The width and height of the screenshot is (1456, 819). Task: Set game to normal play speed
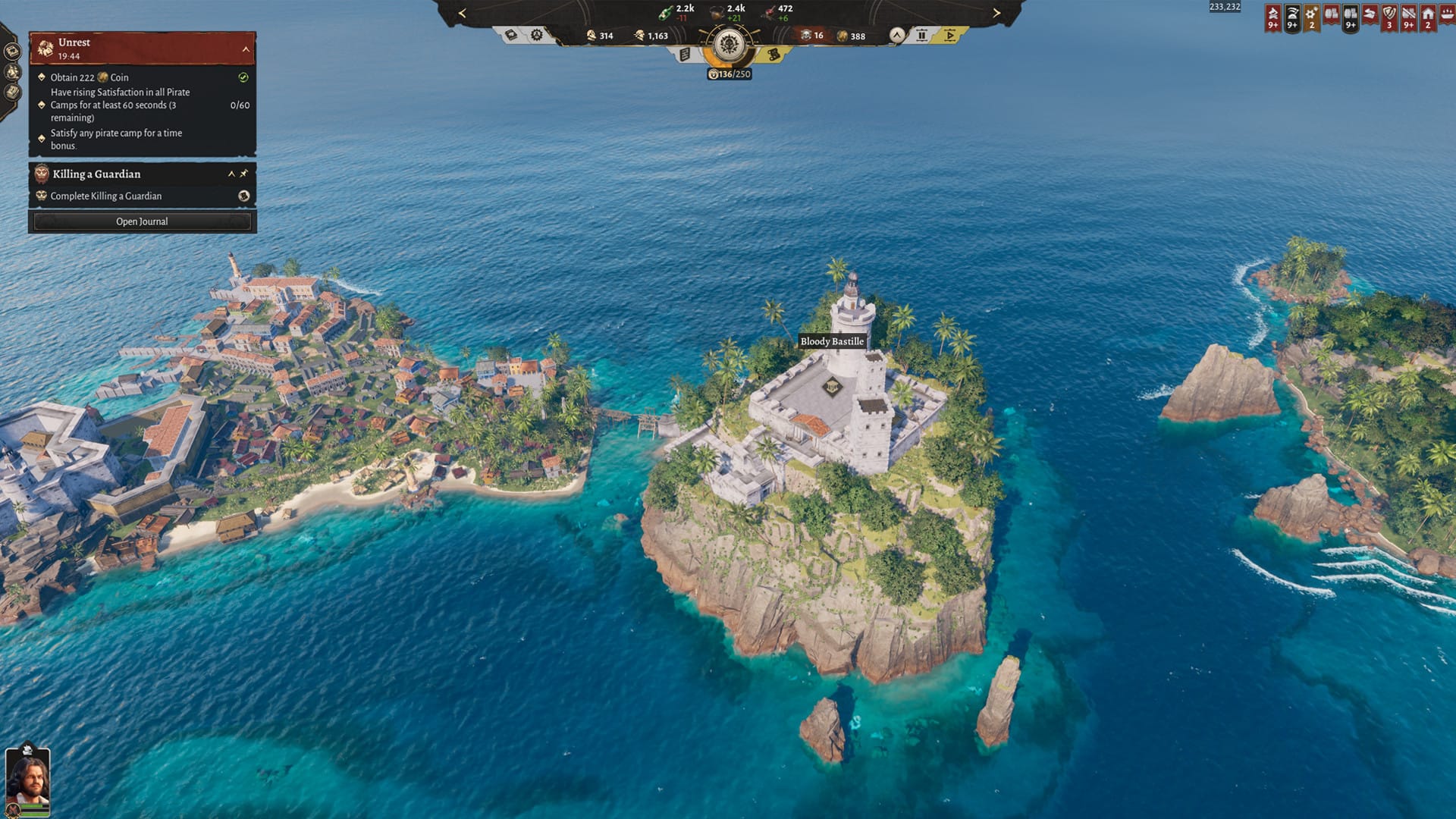point(949,35)
